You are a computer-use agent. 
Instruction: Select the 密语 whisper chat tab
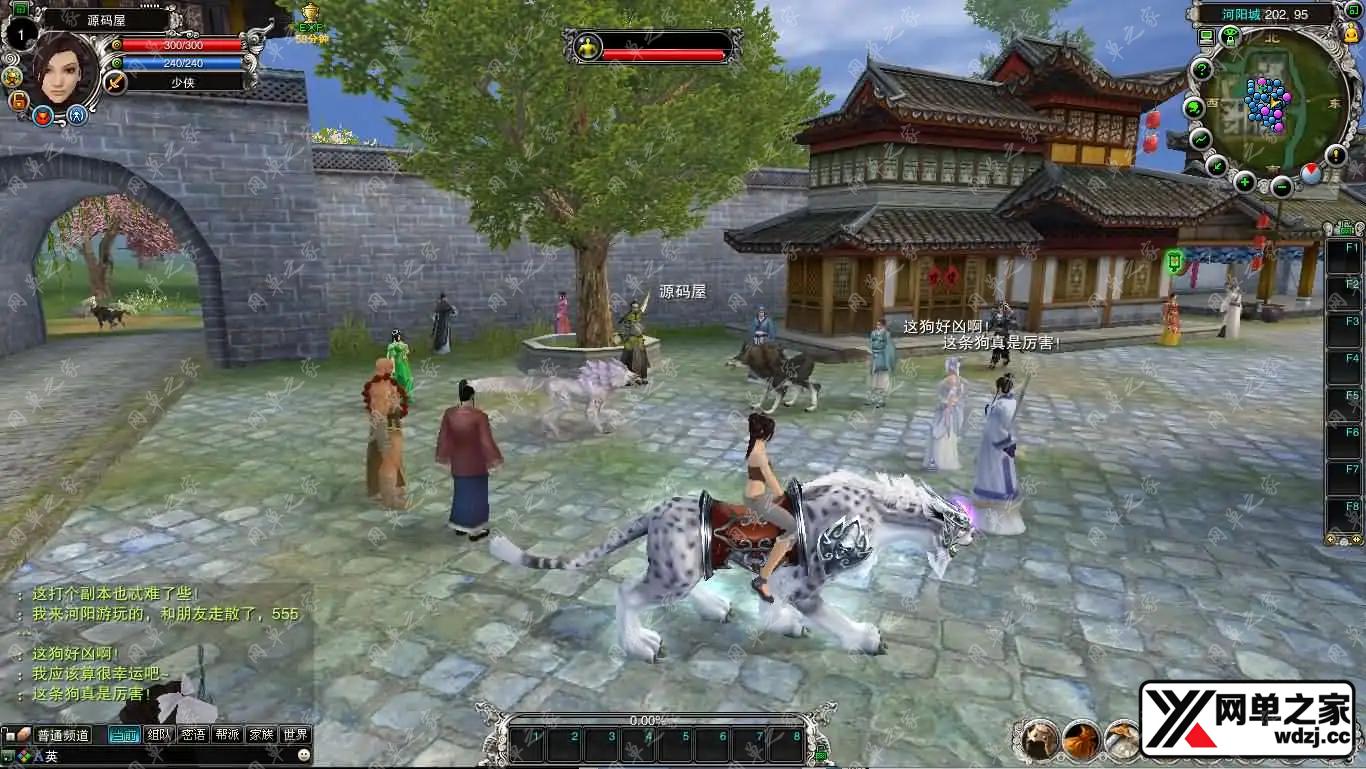[193, 735]
